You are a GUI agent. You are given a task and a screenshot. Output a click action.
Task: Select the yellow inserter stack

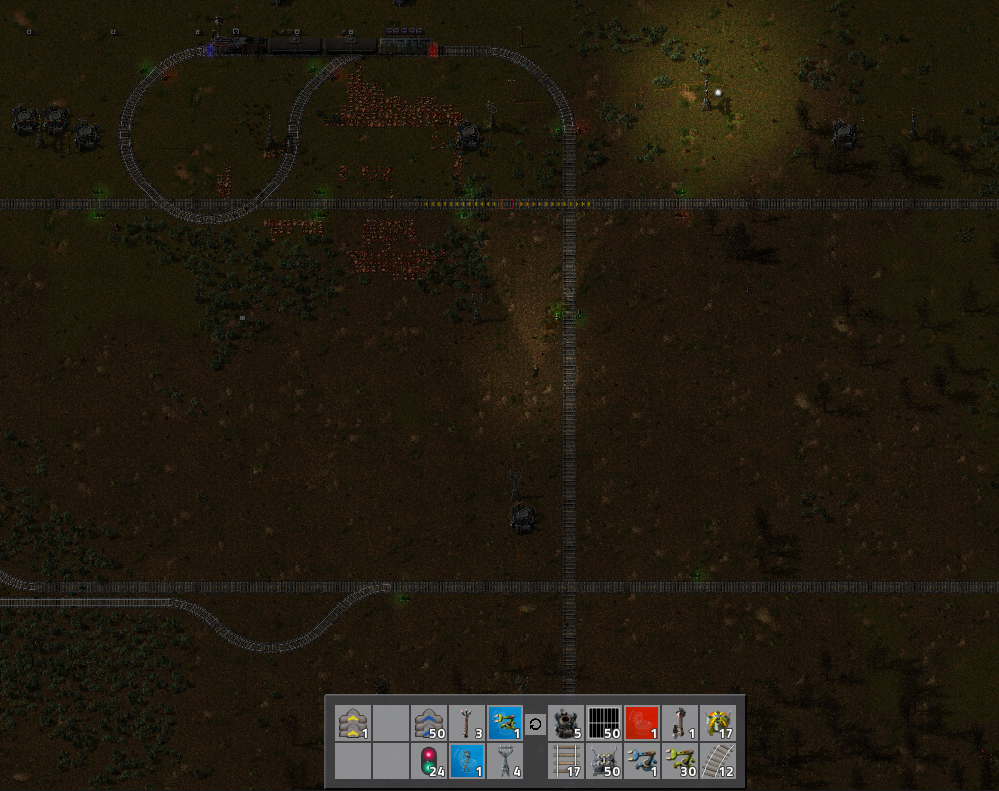(681, 761)
